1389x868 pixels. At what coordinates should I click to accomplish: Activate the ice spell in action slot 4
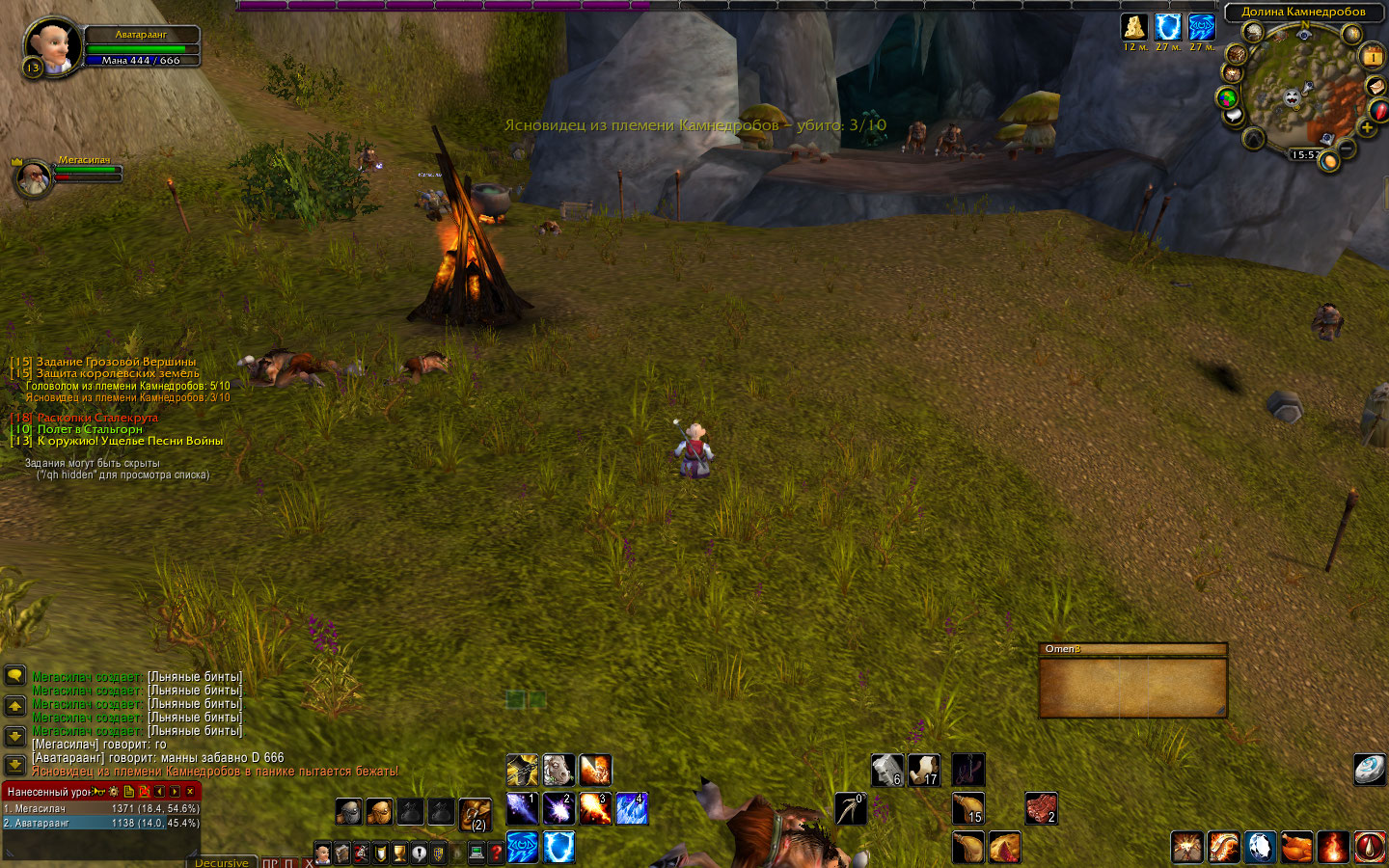click(x=632, y=808)
